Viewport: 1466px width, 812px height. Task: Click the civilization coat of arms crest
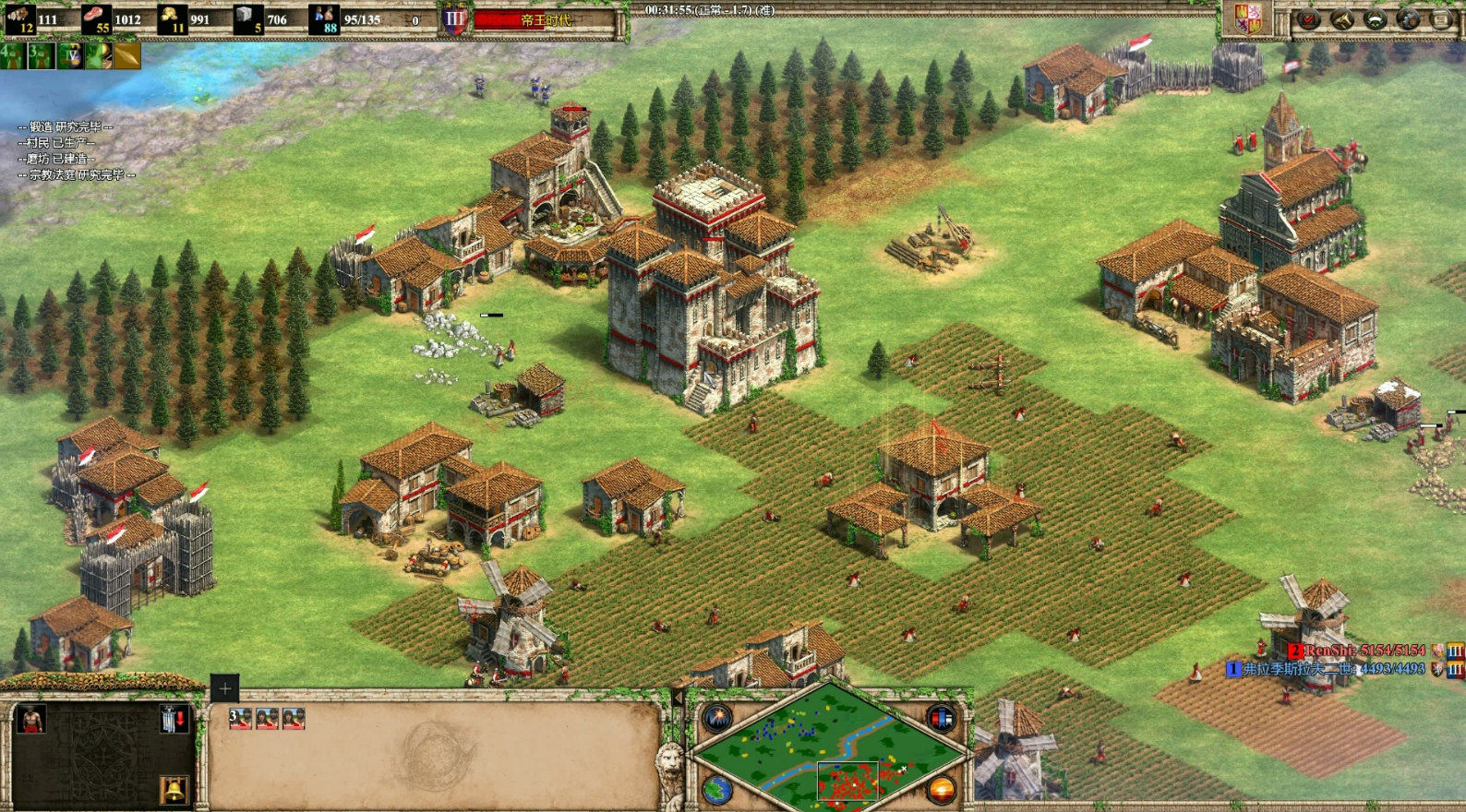(1248, 18)
